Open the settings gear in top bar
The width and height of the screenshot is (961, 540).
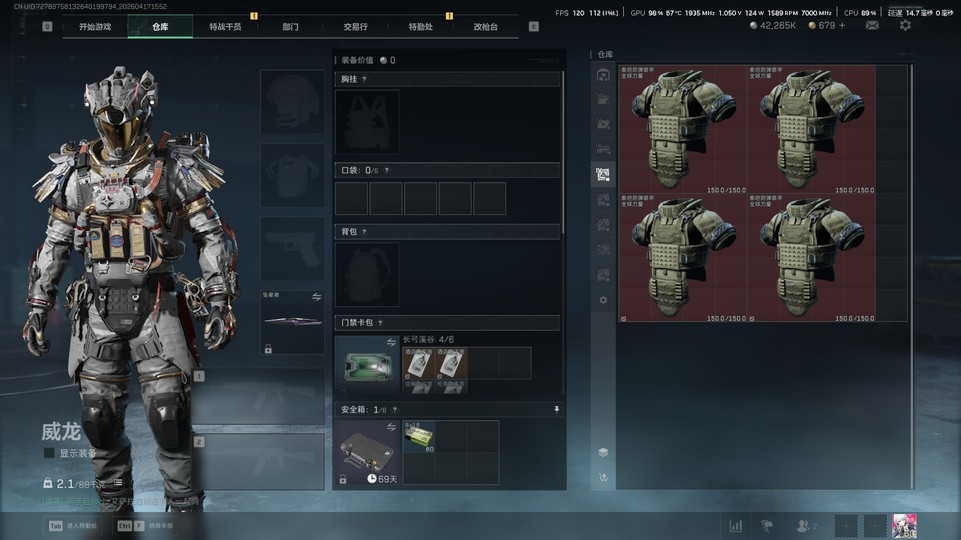pos(905,25)
